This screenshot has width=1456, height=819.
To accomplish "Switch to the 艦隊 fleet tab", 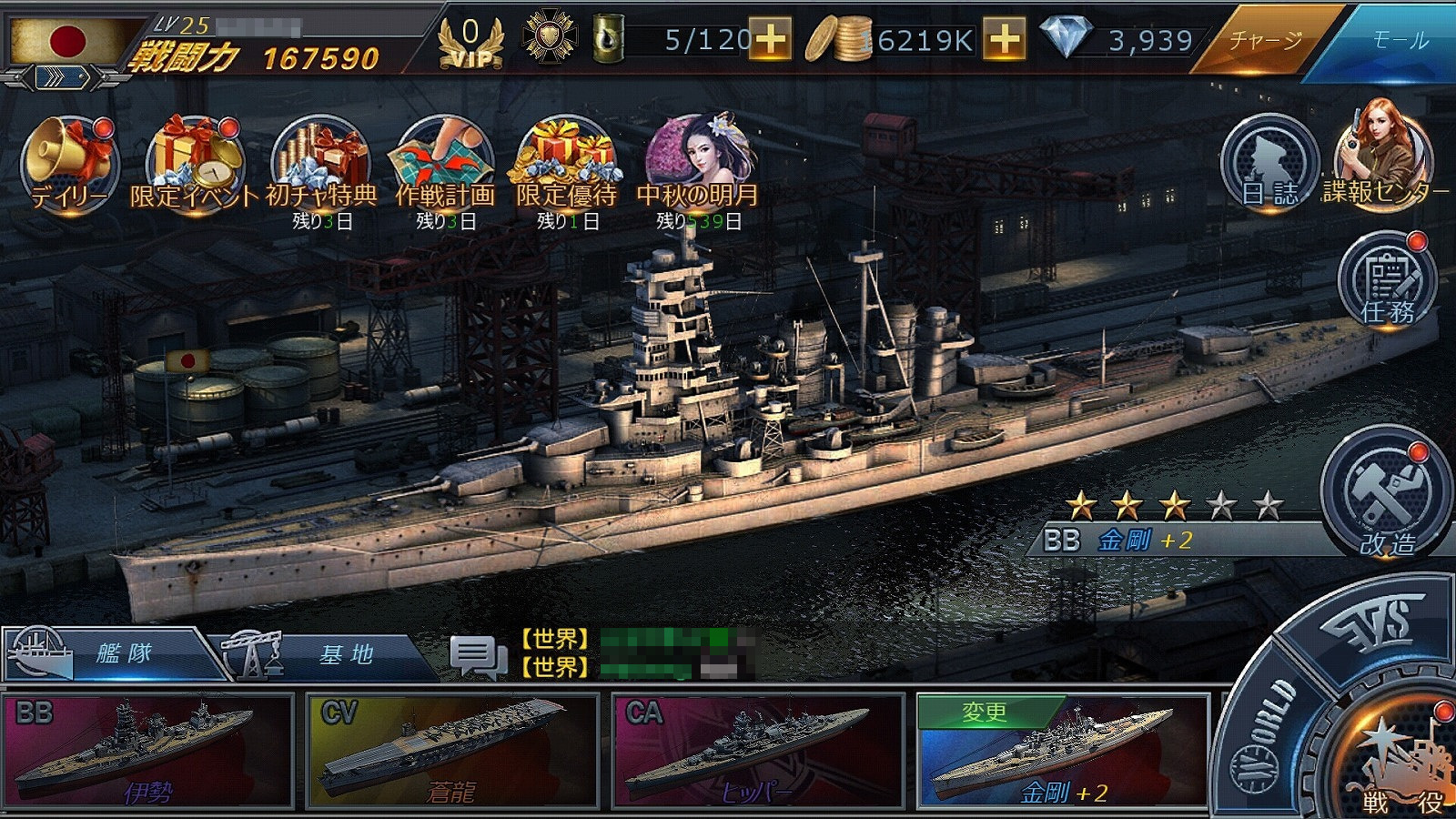I will (x=114, y=653).
